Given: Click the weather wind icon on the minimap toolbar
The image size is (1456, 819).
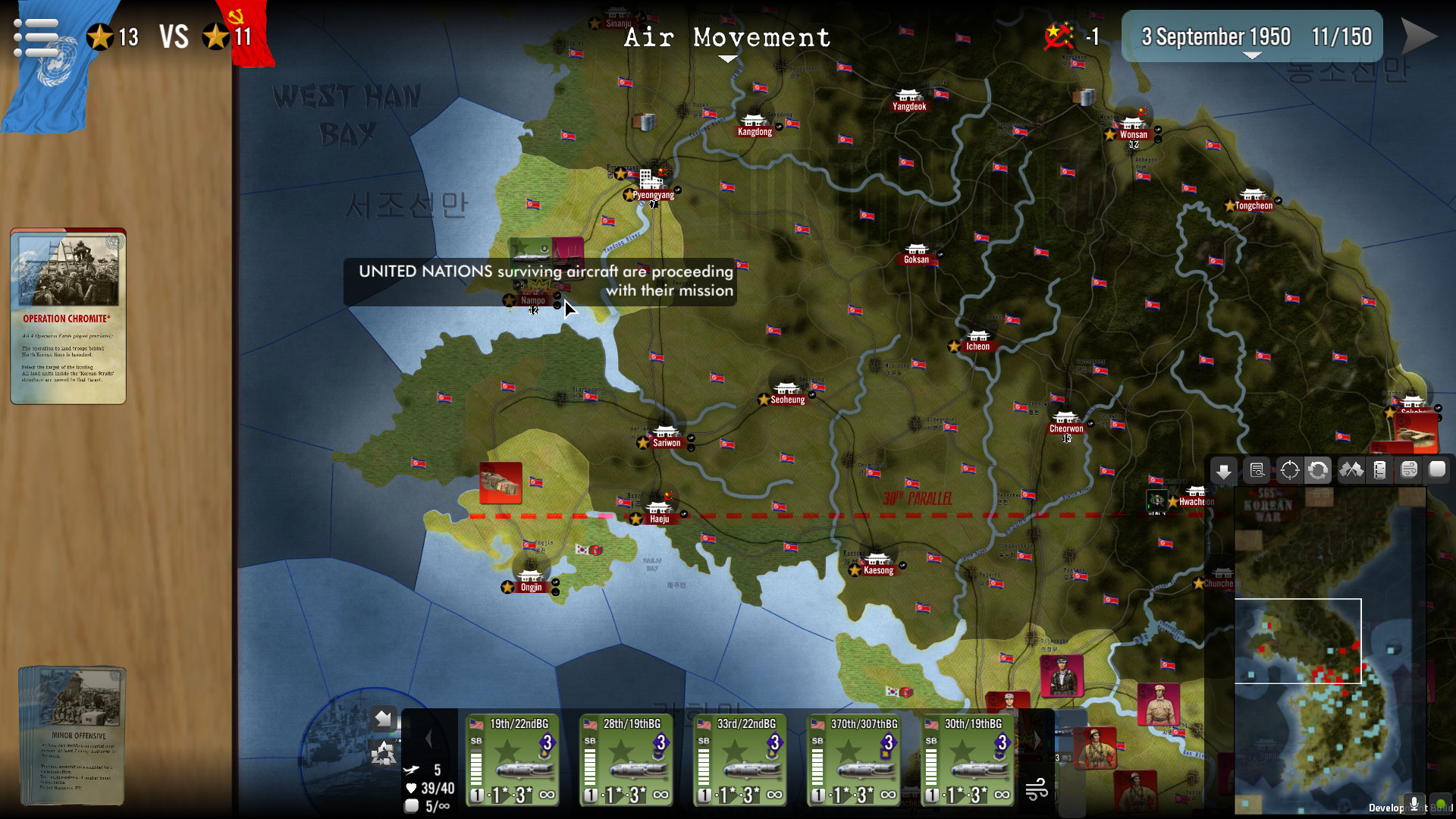Looking at the screenshot, I should (x=1410, y=470).
